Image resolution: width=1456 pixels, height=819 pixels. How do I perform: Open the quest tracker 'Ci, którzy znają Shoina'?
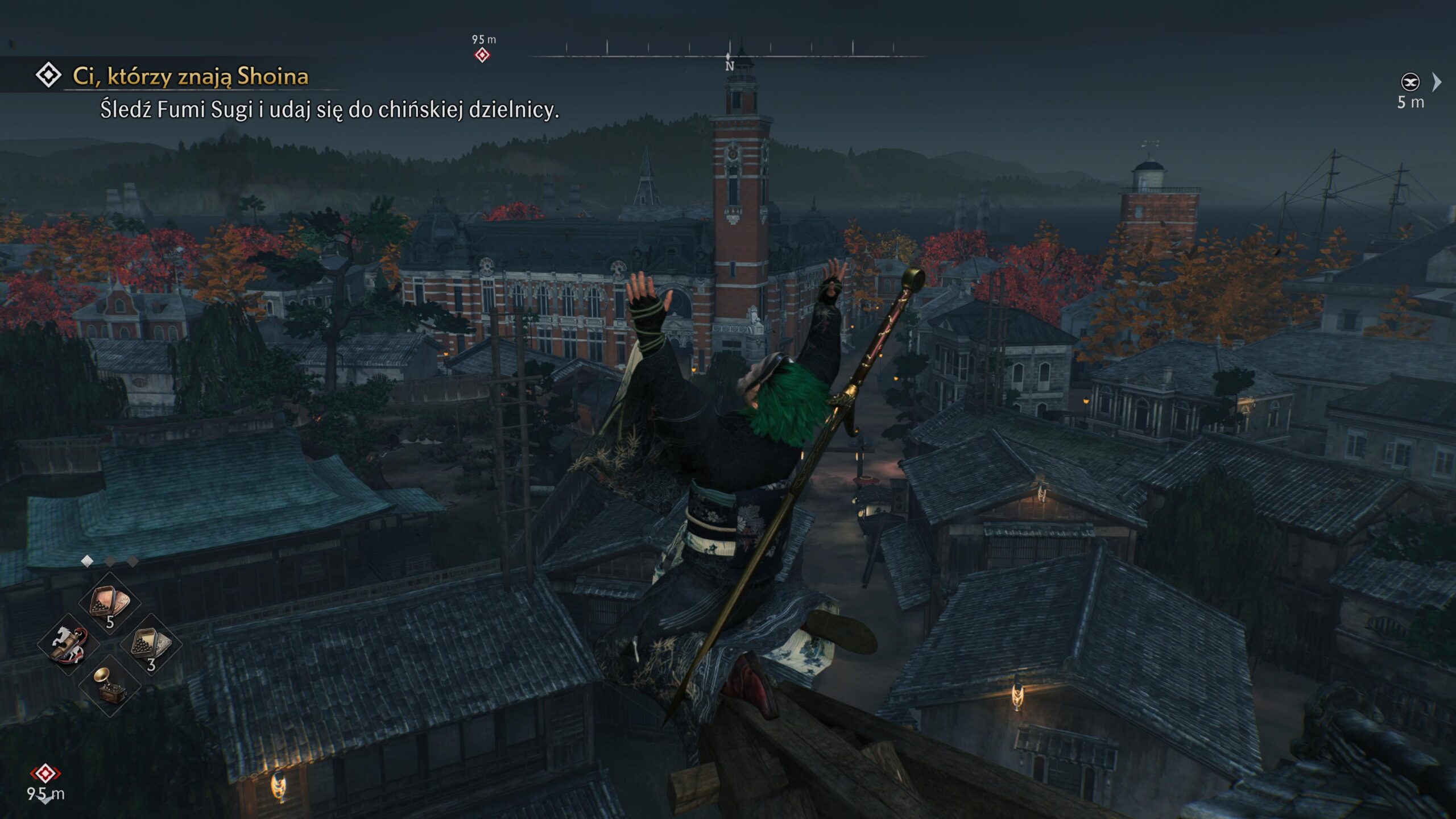[x=190, y=76]
